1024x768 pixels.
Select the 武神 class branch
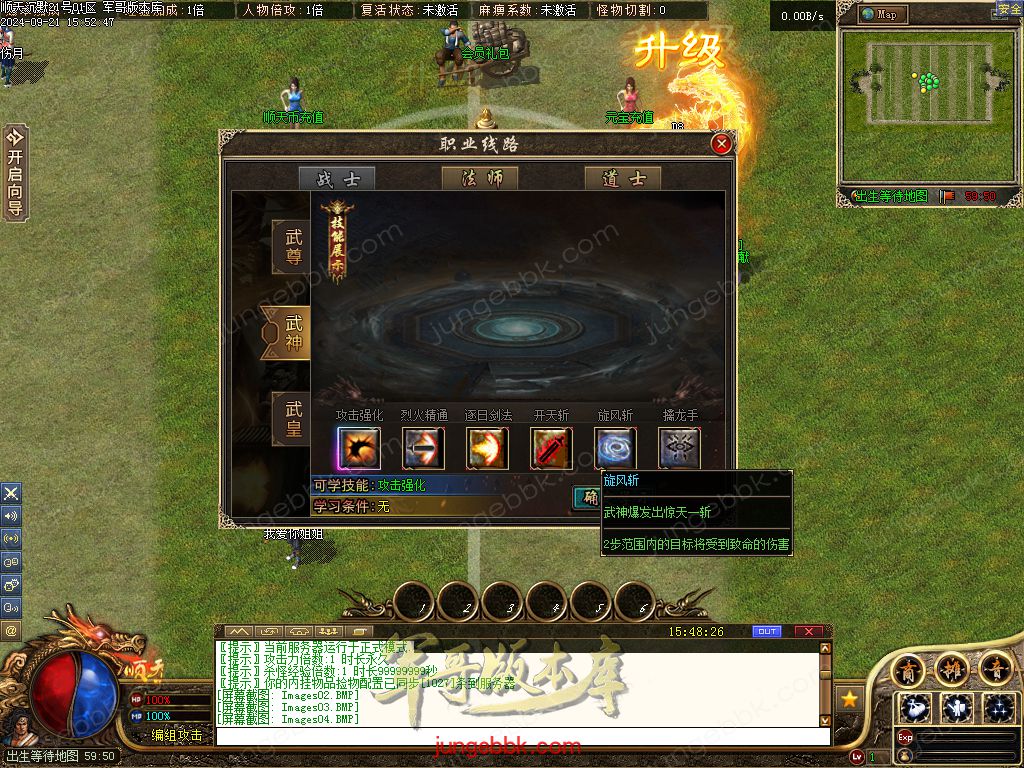tap(292, 333)
